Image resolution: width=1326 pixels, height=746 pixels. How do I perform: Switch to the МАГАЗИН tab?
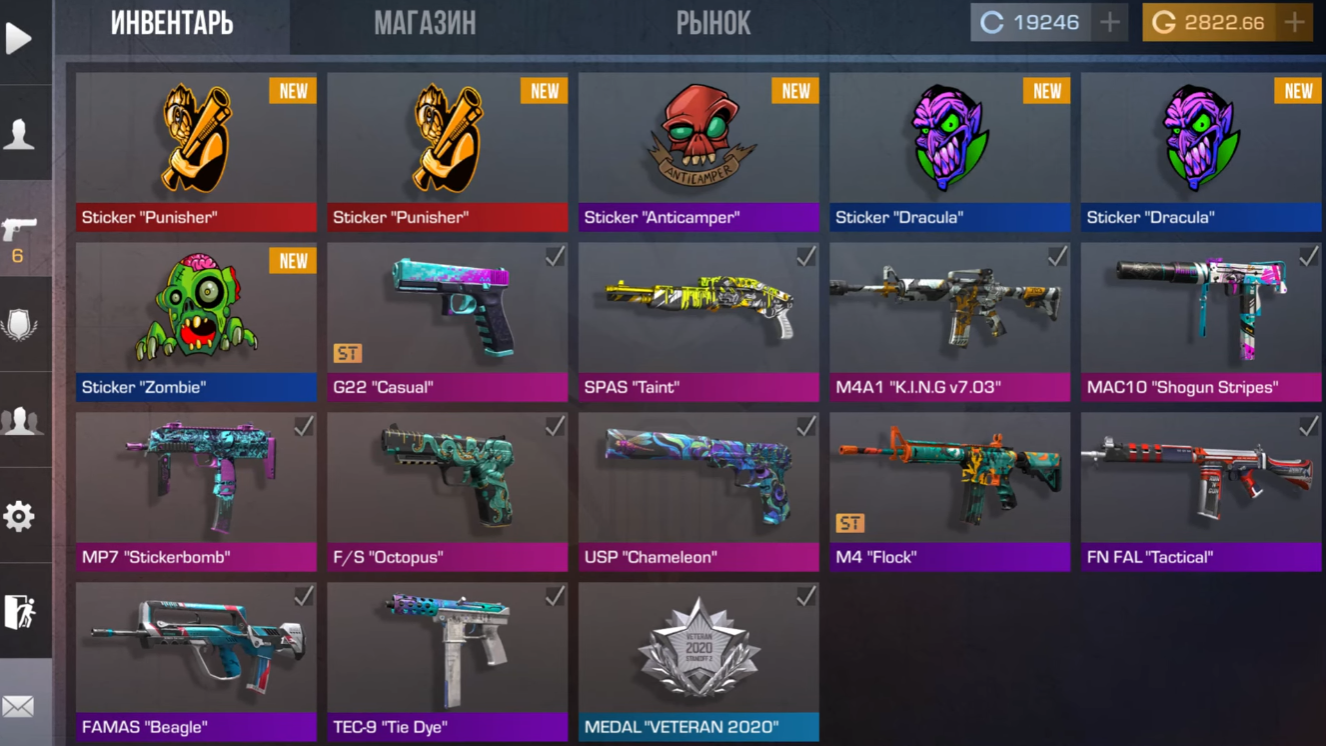(x=425, y=24)
